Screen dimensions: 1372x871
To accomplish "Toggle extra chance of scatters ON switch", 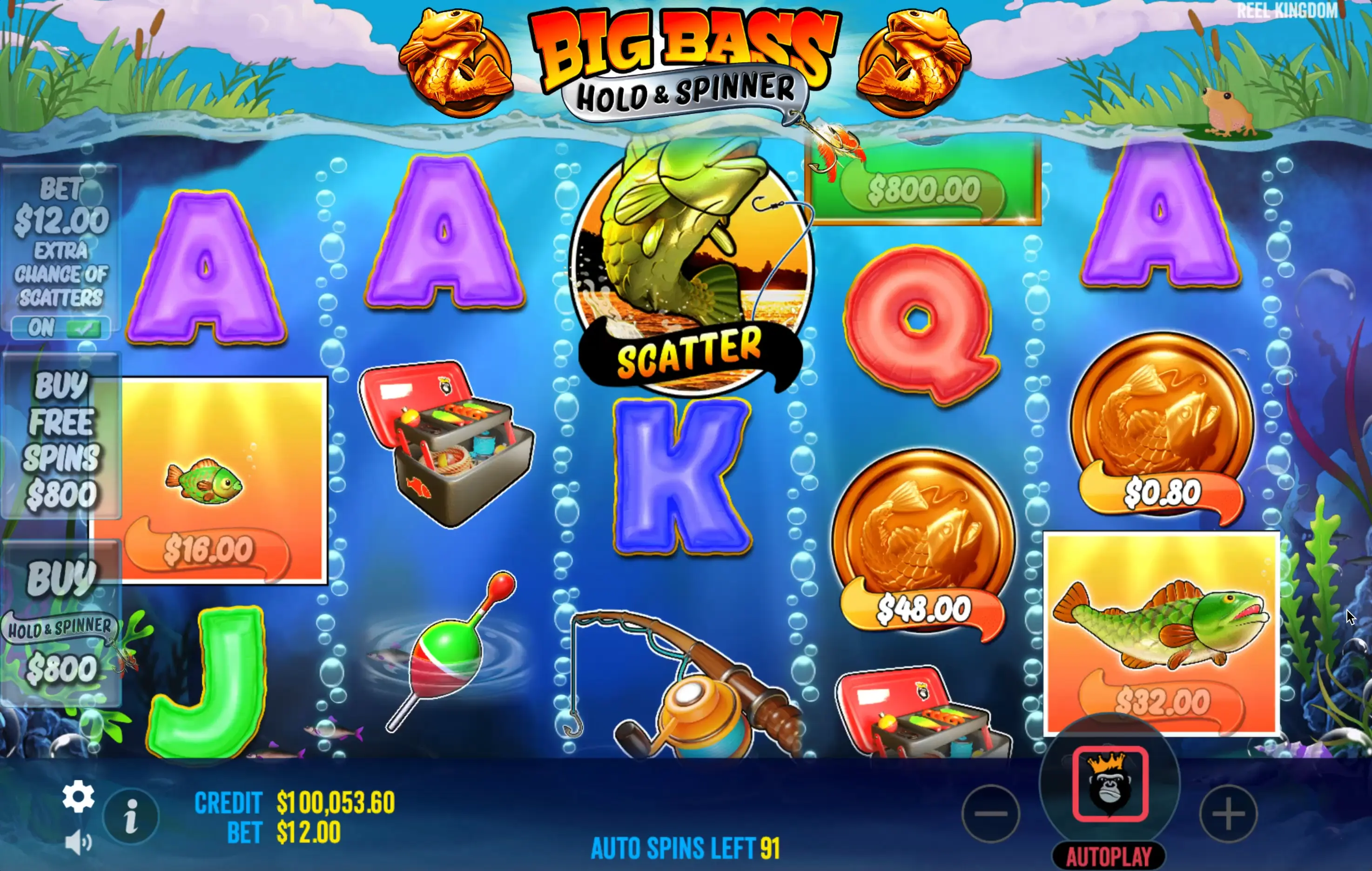I will [61, 328].
